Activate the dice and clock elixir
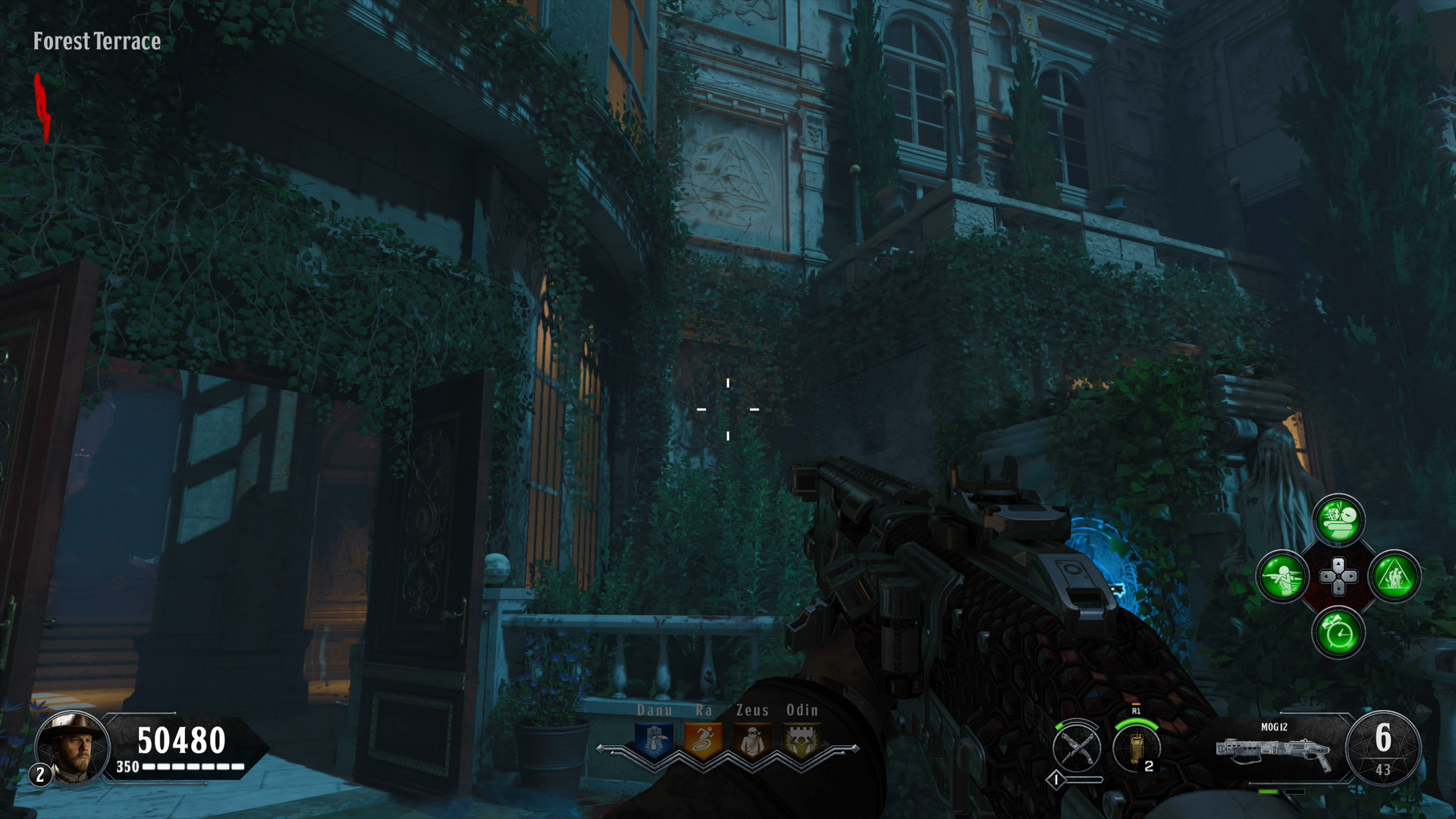Image resolution: width=1456 pixels, height=819 pixels. pyautogui.click(x=1338, y=520)
